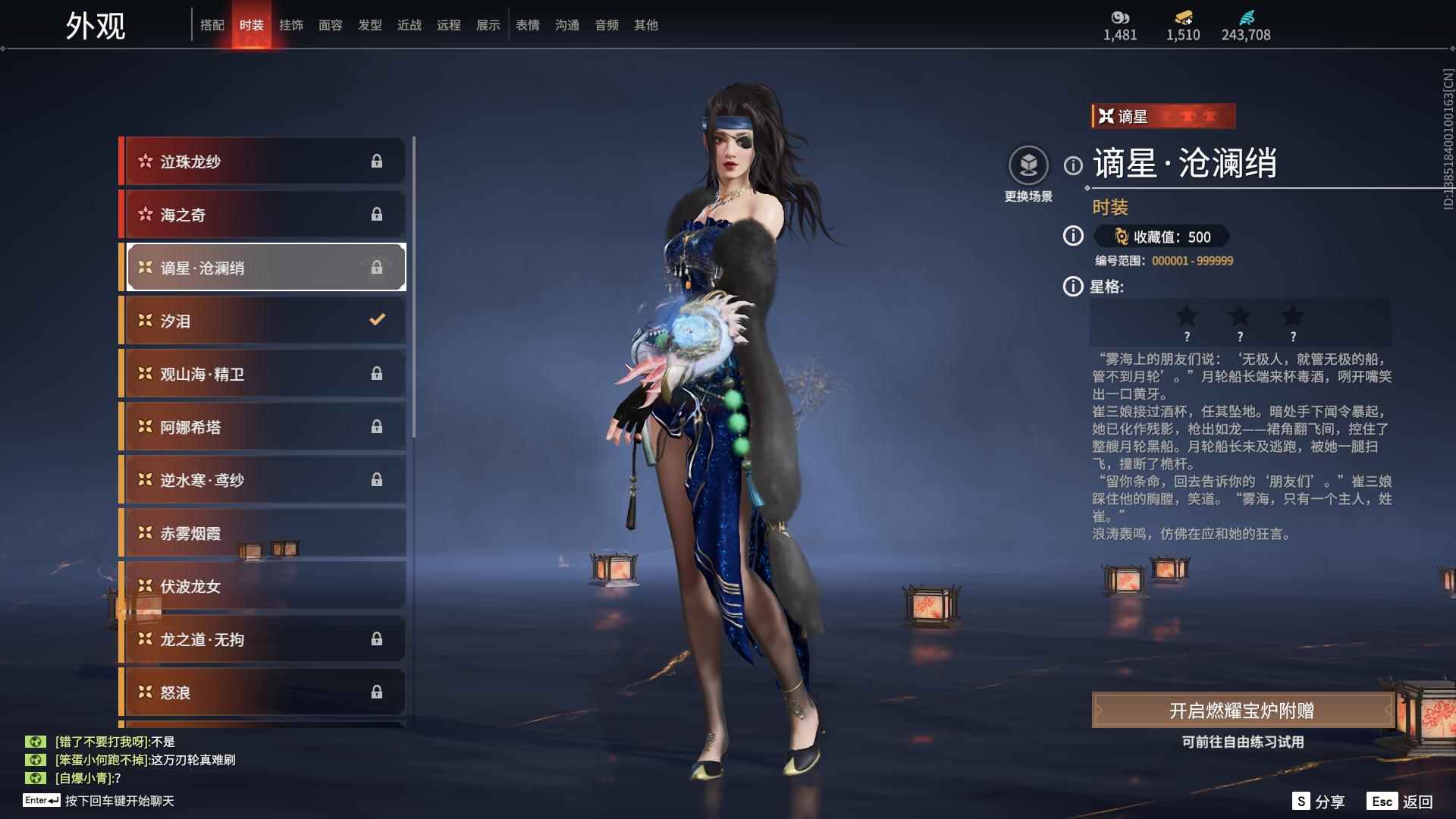The height and width of the screenshot is (819, 1456).
Task: Click the info icon next to 收藏值
Action: pos(1072,237)
